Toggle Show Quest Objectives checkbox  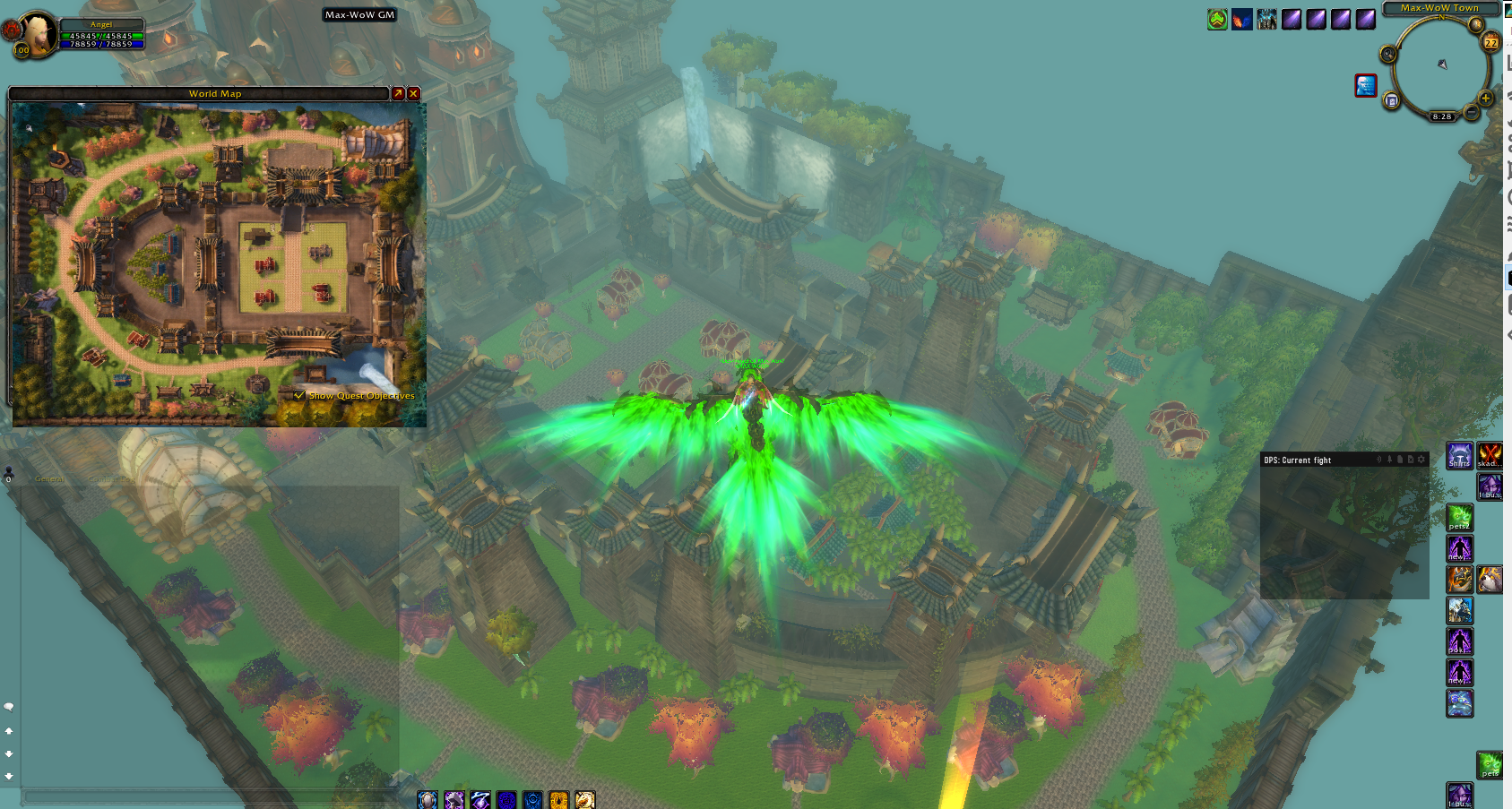pyautogui.click(x=299, y=395)
